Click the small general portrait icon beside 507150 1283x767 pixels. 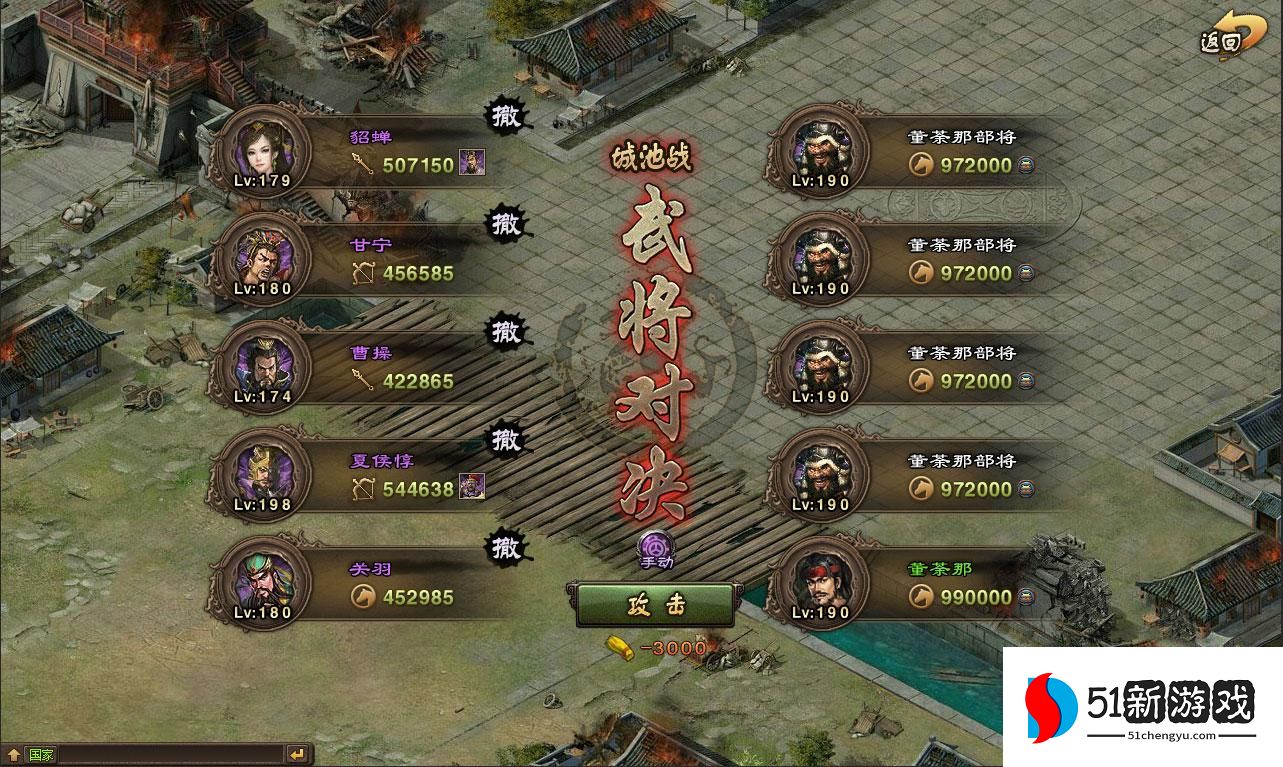click(x=472, y=163)
